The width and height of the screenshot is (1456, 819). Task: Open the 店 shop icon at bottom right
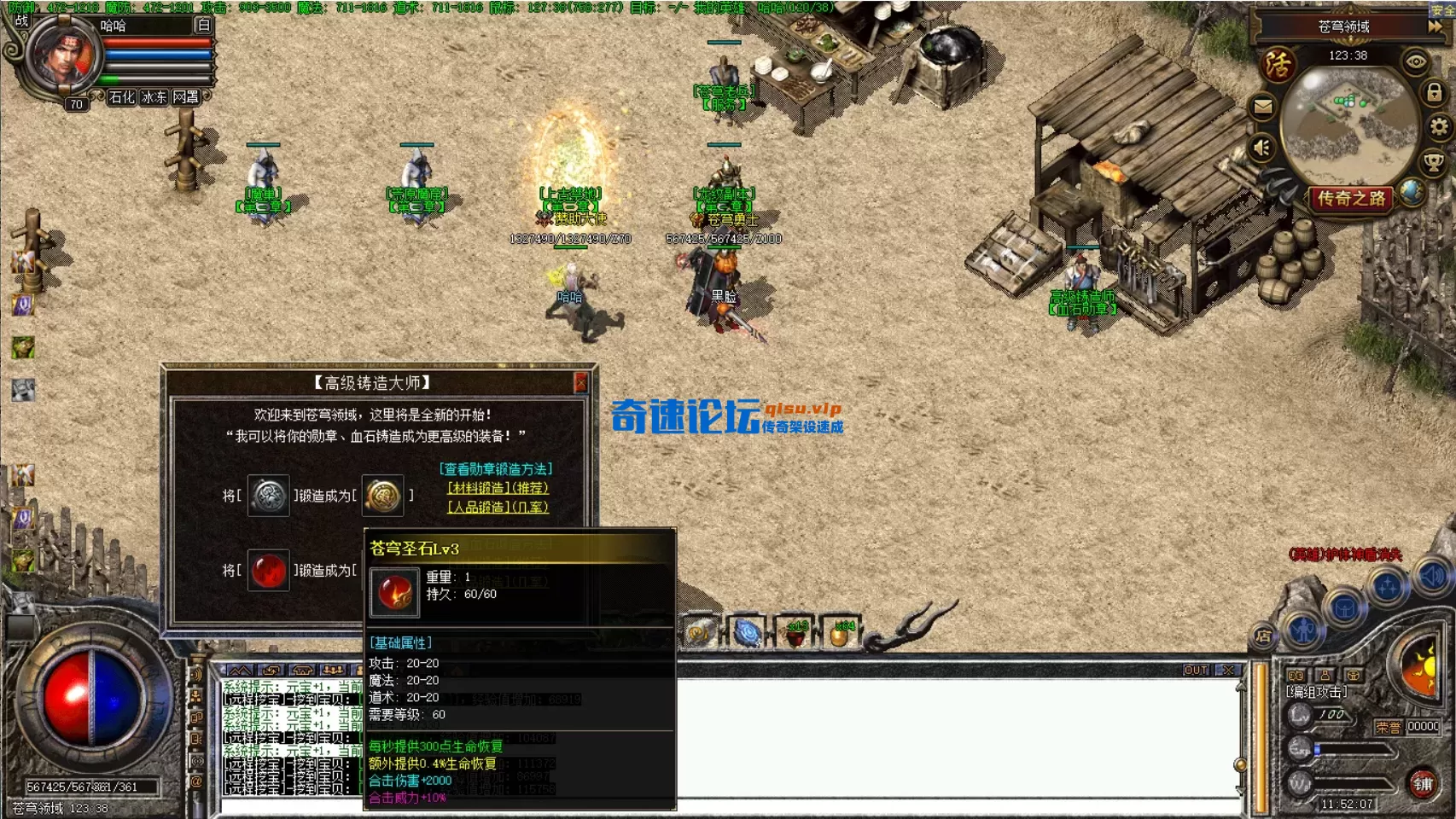1264,634
